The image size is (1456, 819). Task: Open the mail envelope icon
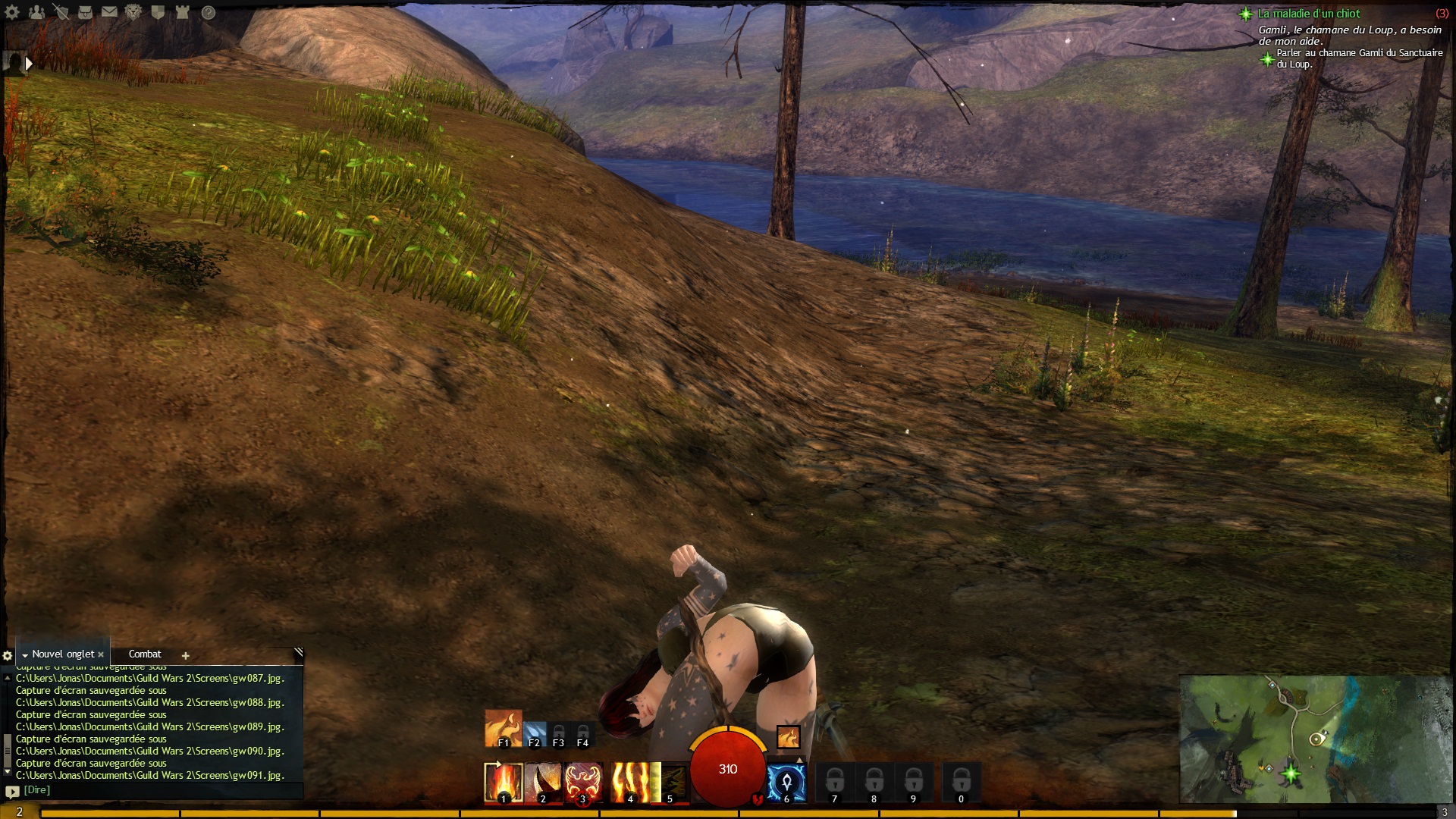[x=109, y=12]
